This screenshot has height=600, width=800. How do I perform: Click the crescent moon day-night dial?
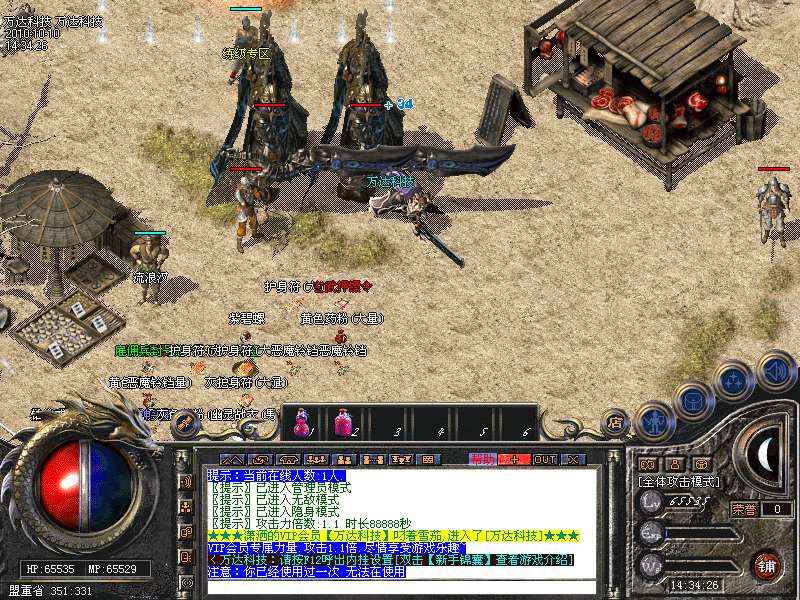[763, 455]
